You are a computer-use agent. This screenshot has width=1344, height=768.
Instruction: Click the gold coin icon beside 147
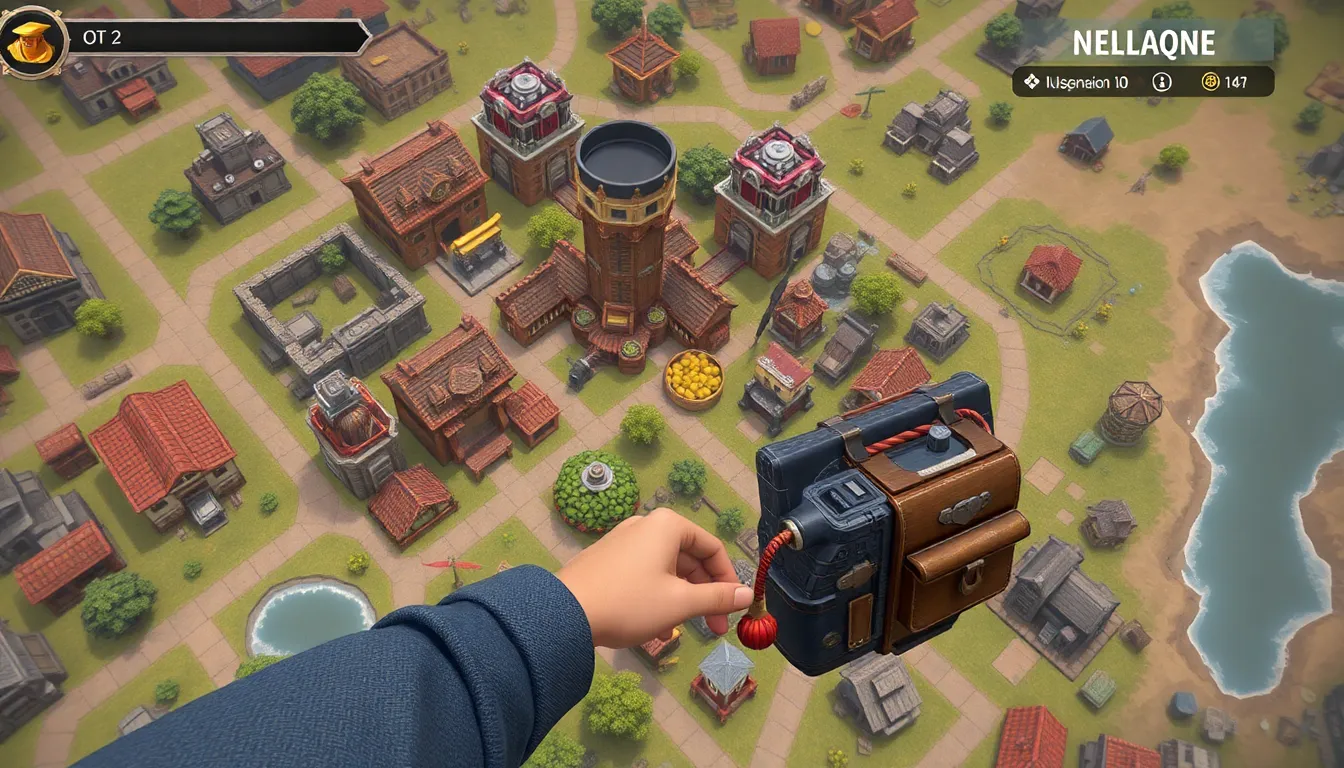(x=1210, y=82)
